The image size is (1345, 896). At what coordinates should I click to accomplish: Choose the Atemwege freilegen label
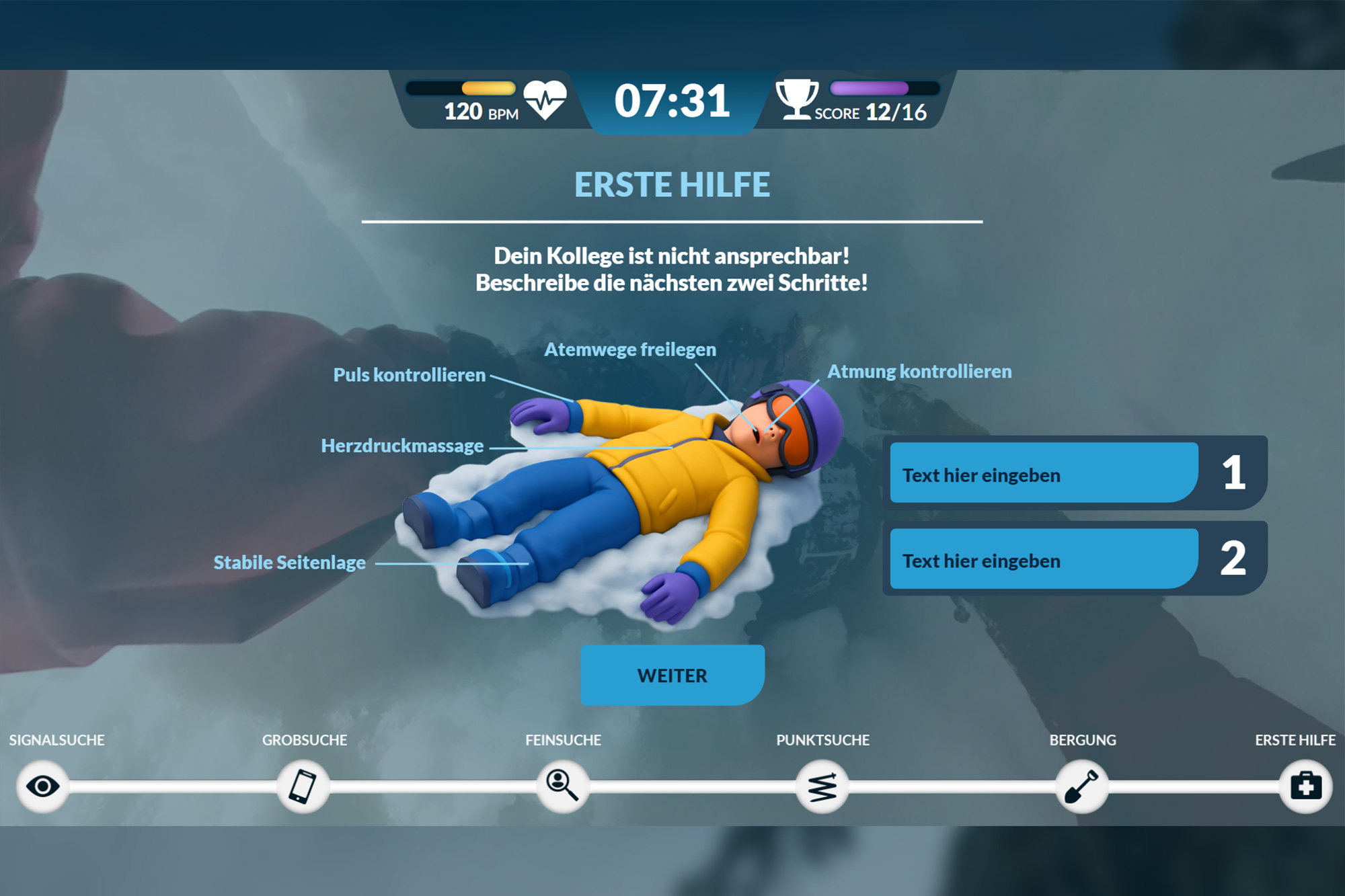coord(629,350)
